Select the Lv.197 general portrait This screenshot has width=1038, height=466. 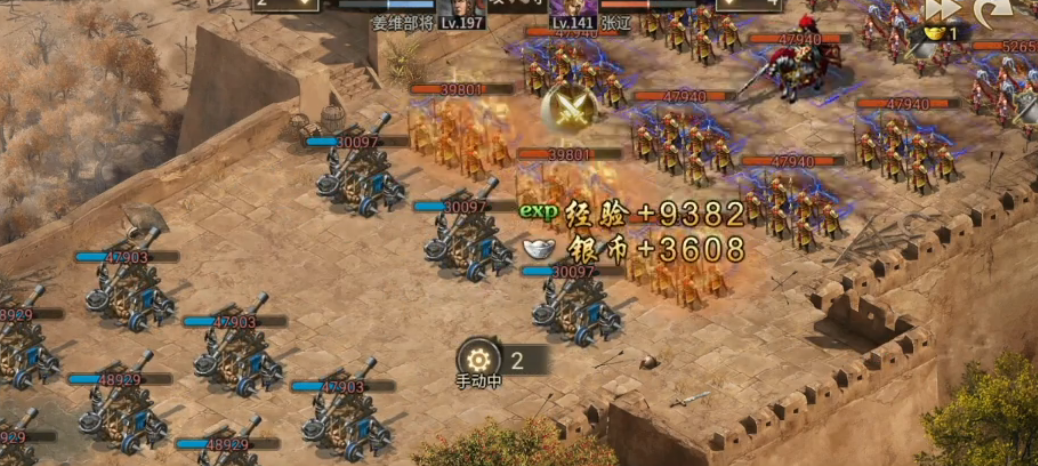(461, 9)
